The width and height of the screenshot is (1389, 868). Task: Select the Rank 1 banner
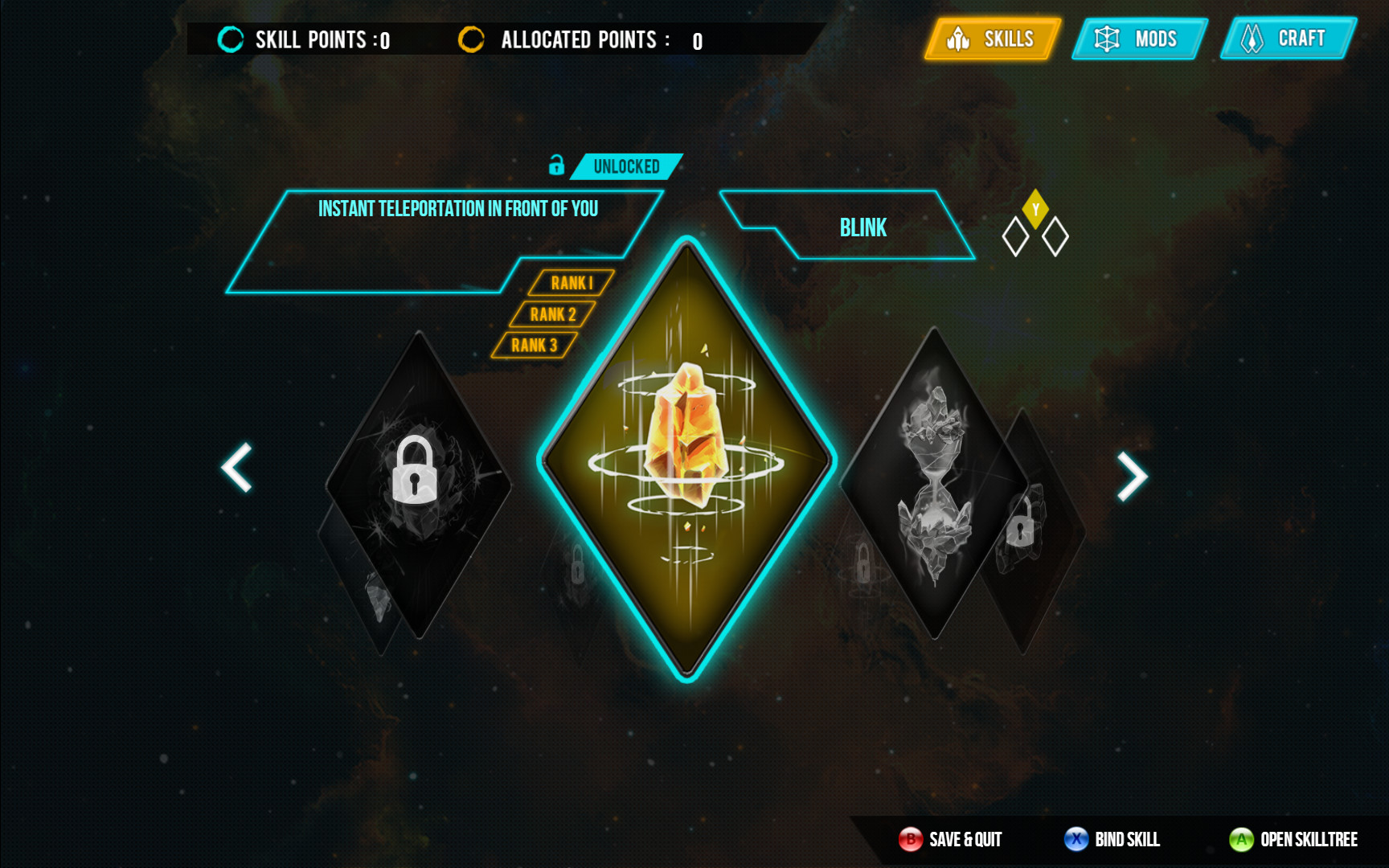coord(572,283)
